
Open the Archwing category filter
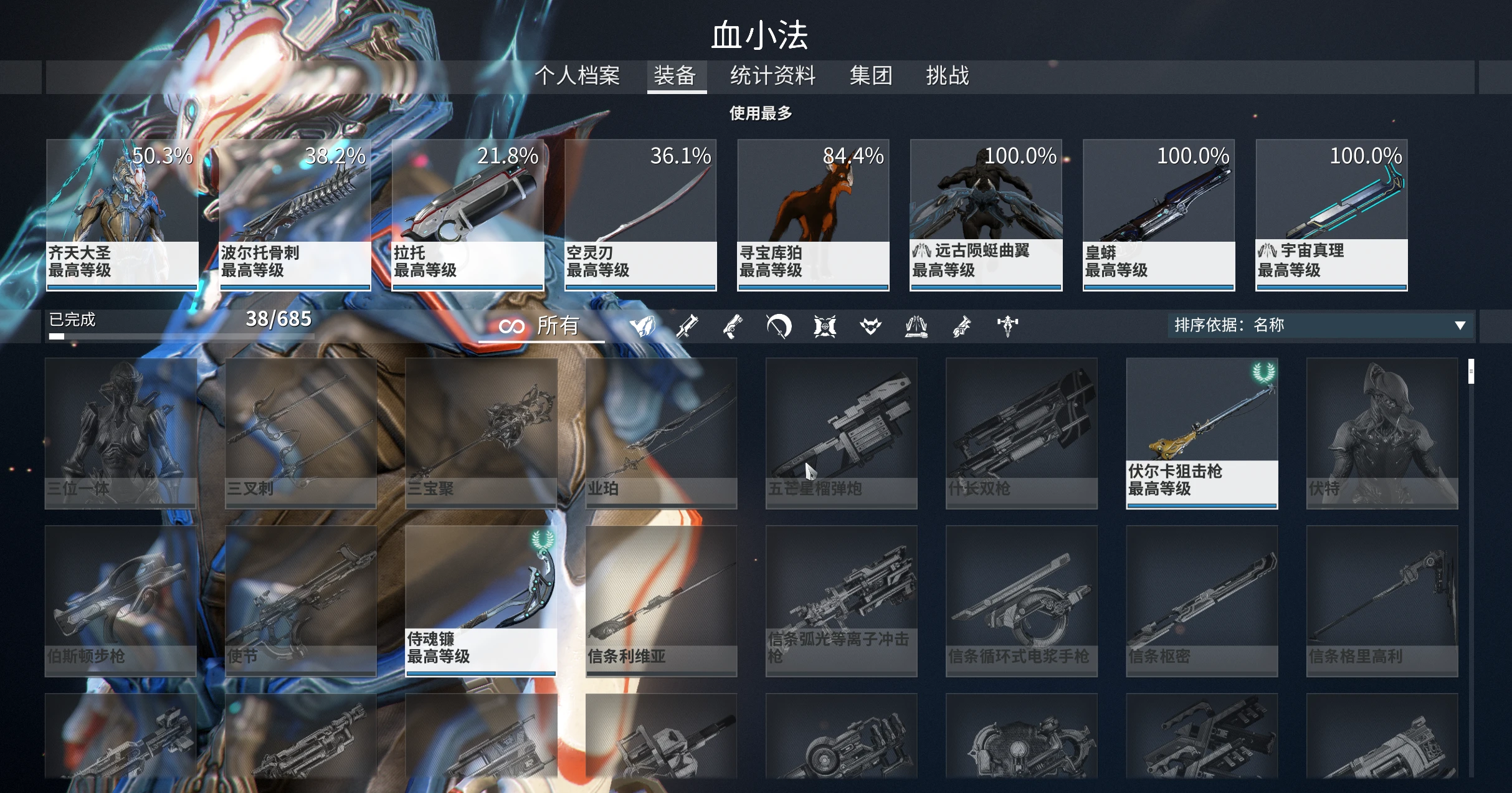[x=916, y=326]
